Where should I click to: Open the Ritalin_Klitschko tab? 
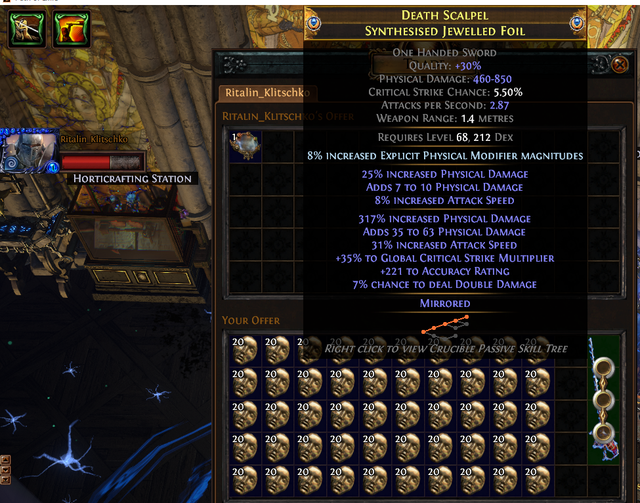pos(264,93)
